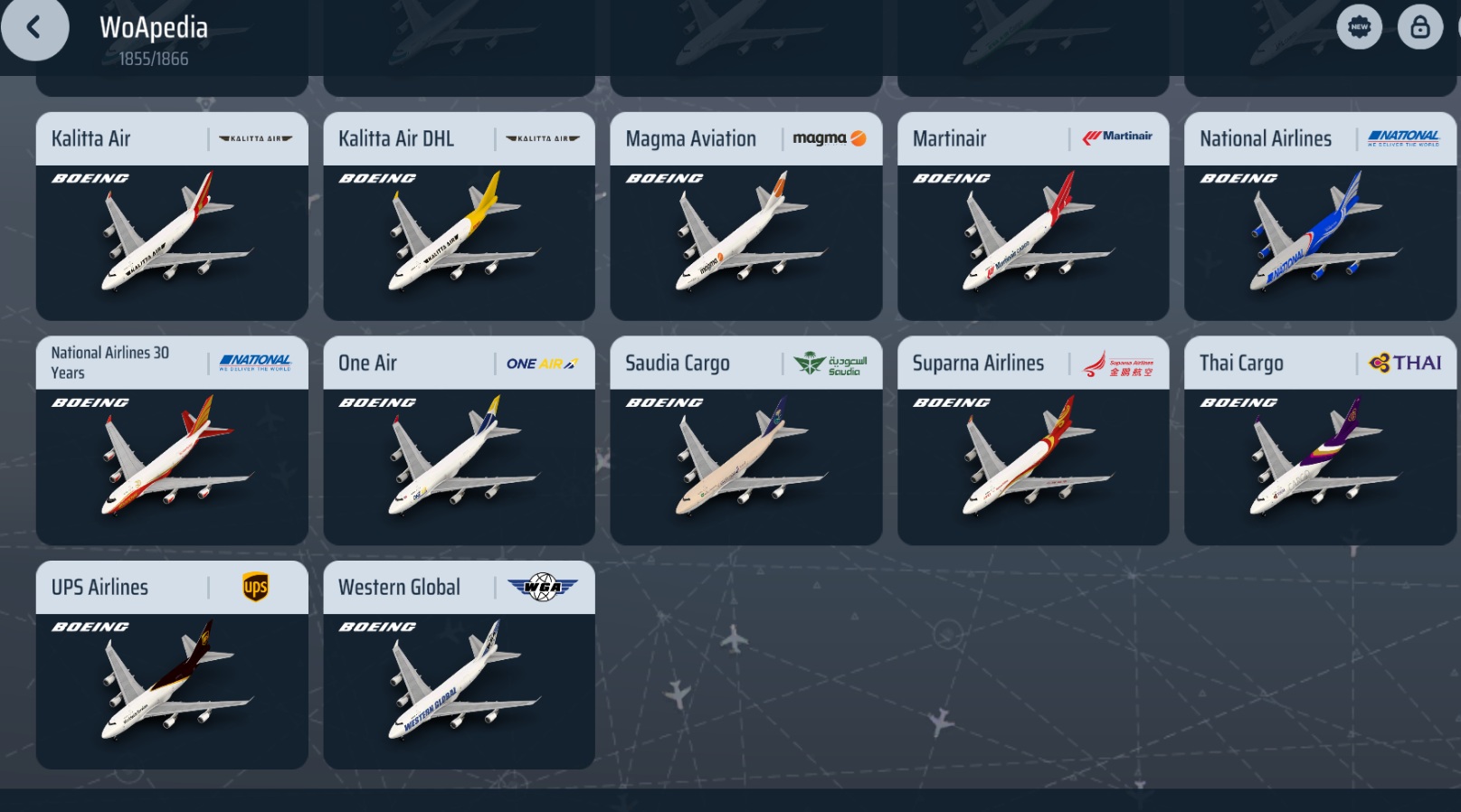Viewport: 1461px width, 812px height.
Task: View the National Airlines 30 Years livery
Action: [x=172, y=441]
